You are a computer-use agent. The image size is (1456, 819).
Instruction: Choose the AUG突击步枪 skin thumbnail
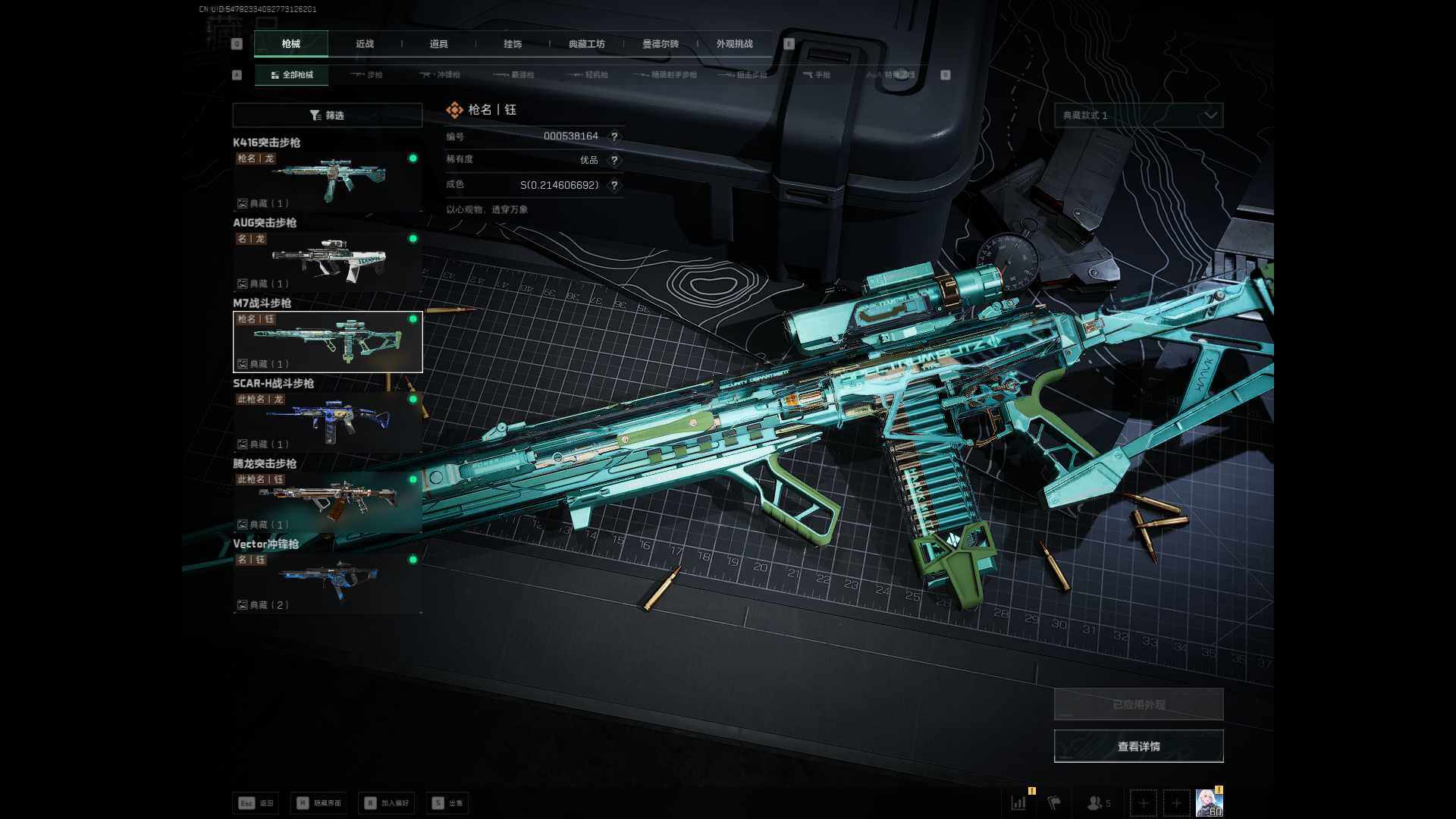pos(328,262)
